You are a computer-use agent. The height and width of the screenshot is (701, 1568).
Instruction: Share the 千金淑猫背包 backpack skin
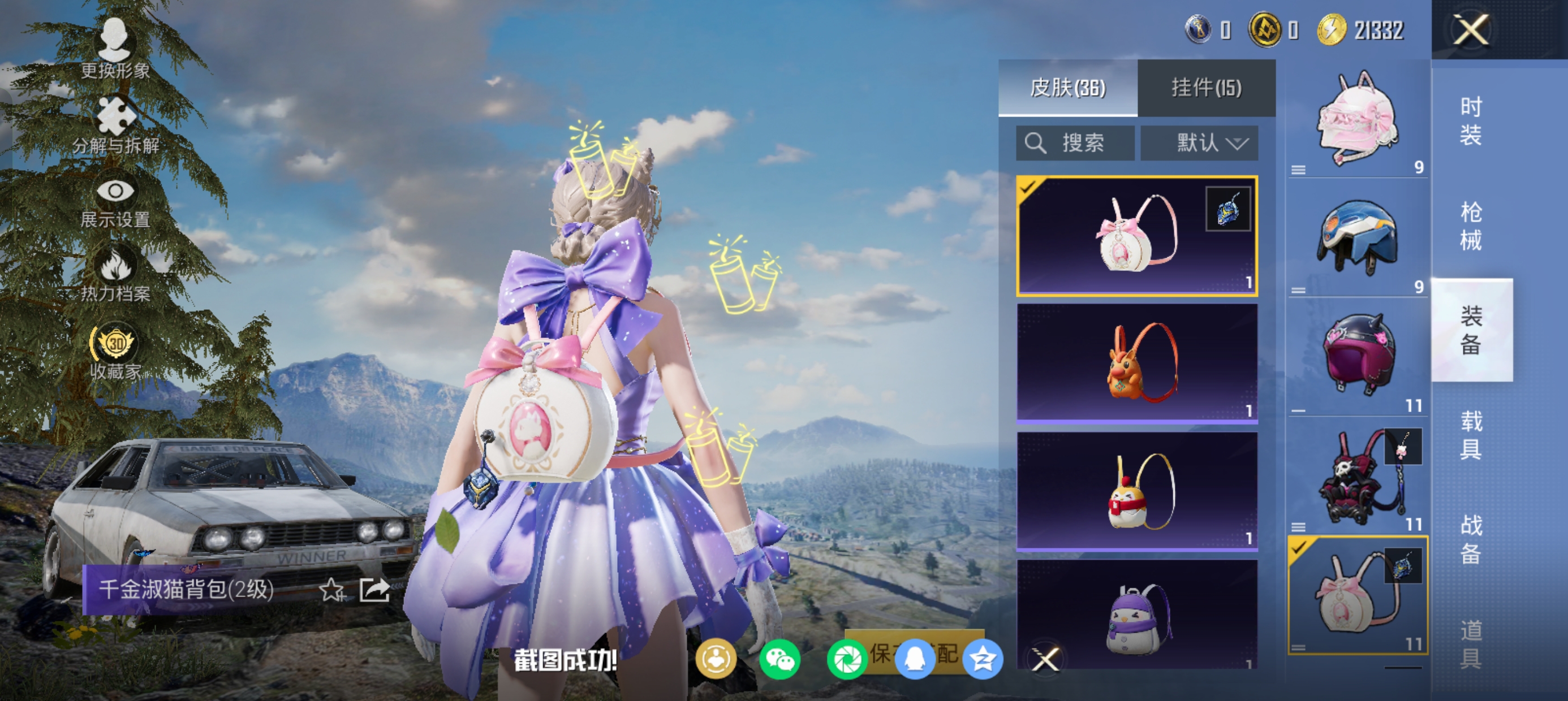374,590
